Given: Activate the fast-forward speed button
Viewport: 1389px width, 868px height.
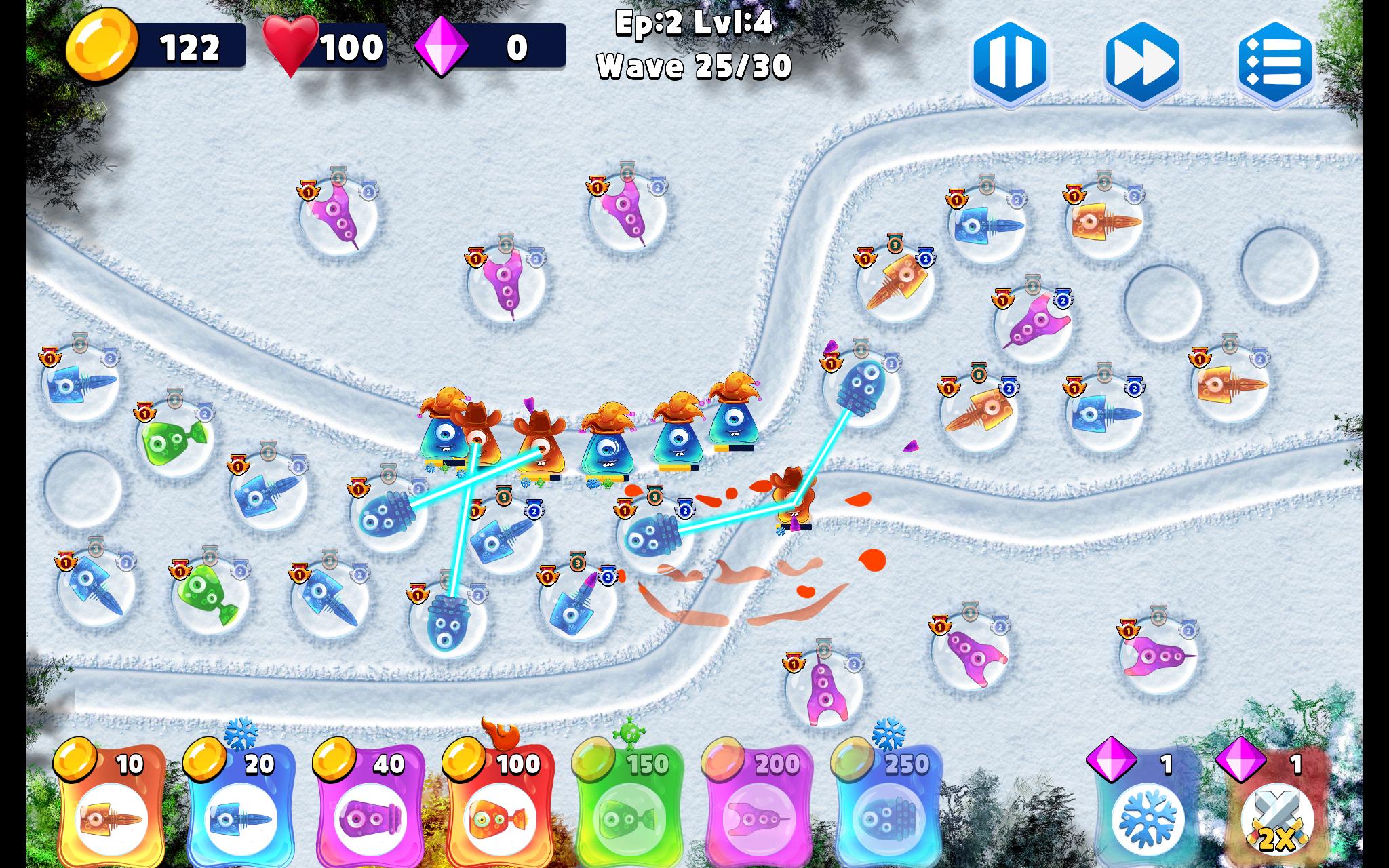Looking at the screenshot, I should coord(1142,62).
